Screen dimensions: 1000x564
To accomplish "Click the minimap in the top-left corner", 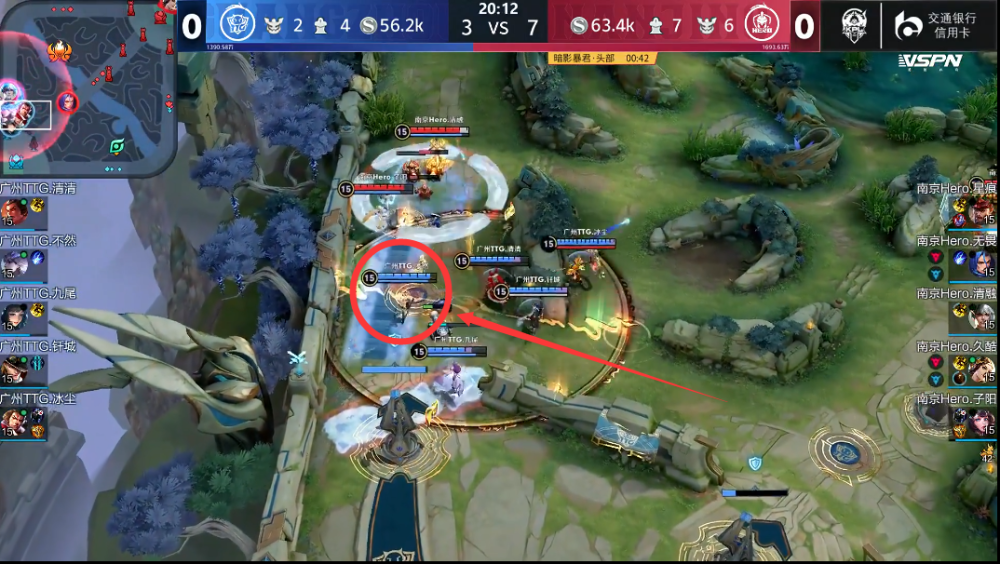I will 88,89.
